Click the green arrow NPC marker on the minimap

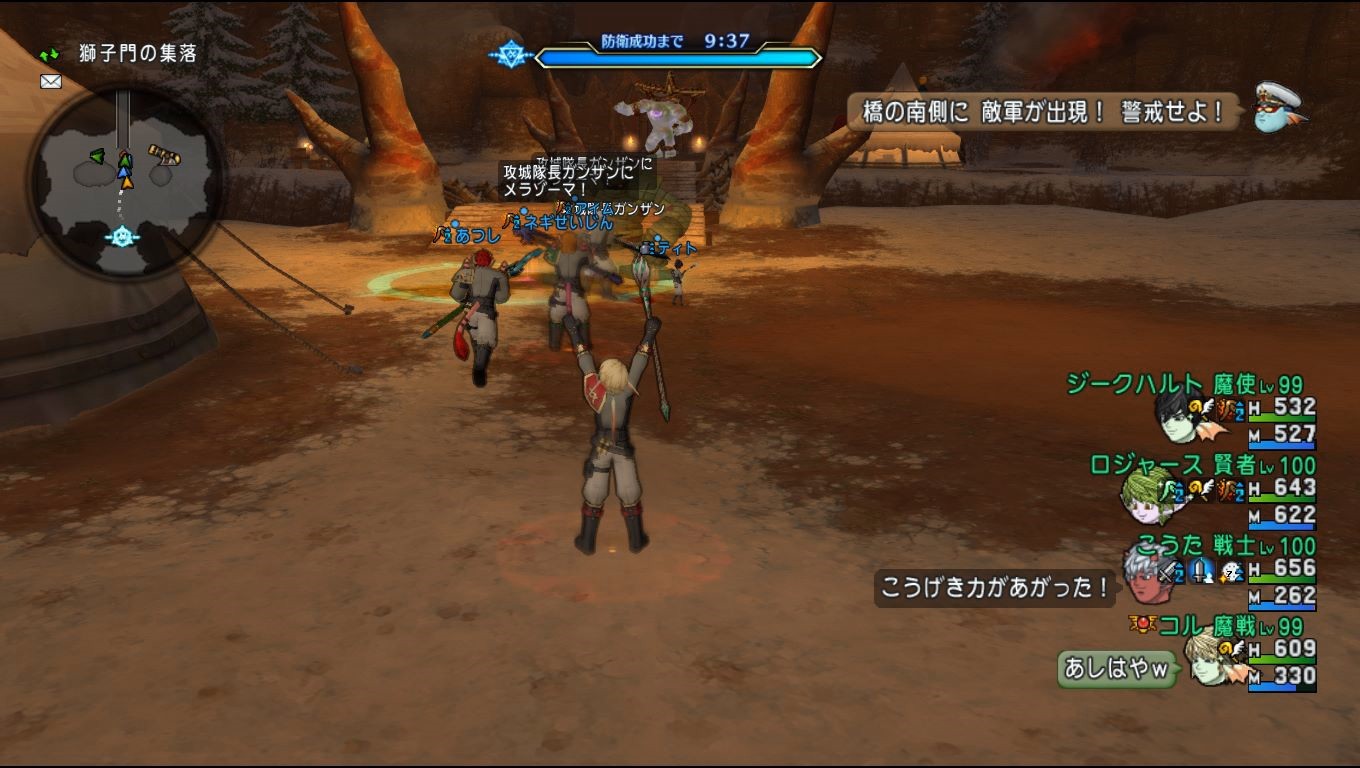(x=97, y=157)
